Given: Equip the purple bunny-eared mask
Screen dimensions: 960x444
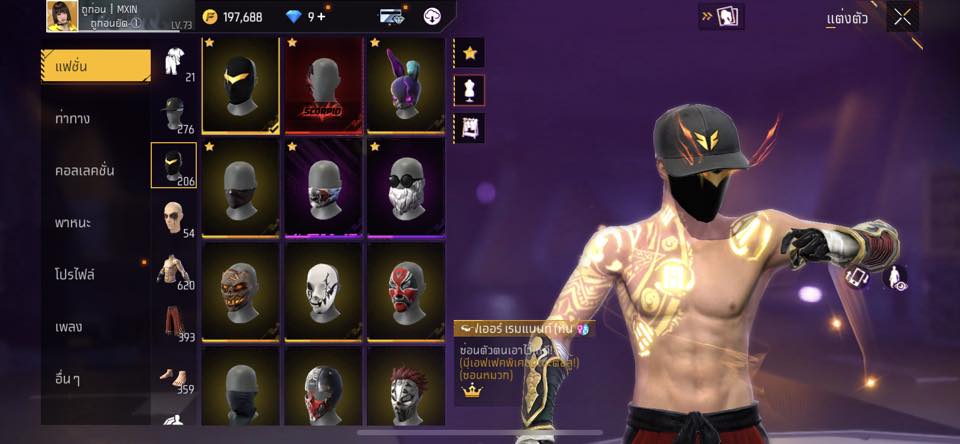Looking at the screenshot, I should pos(405,85).
